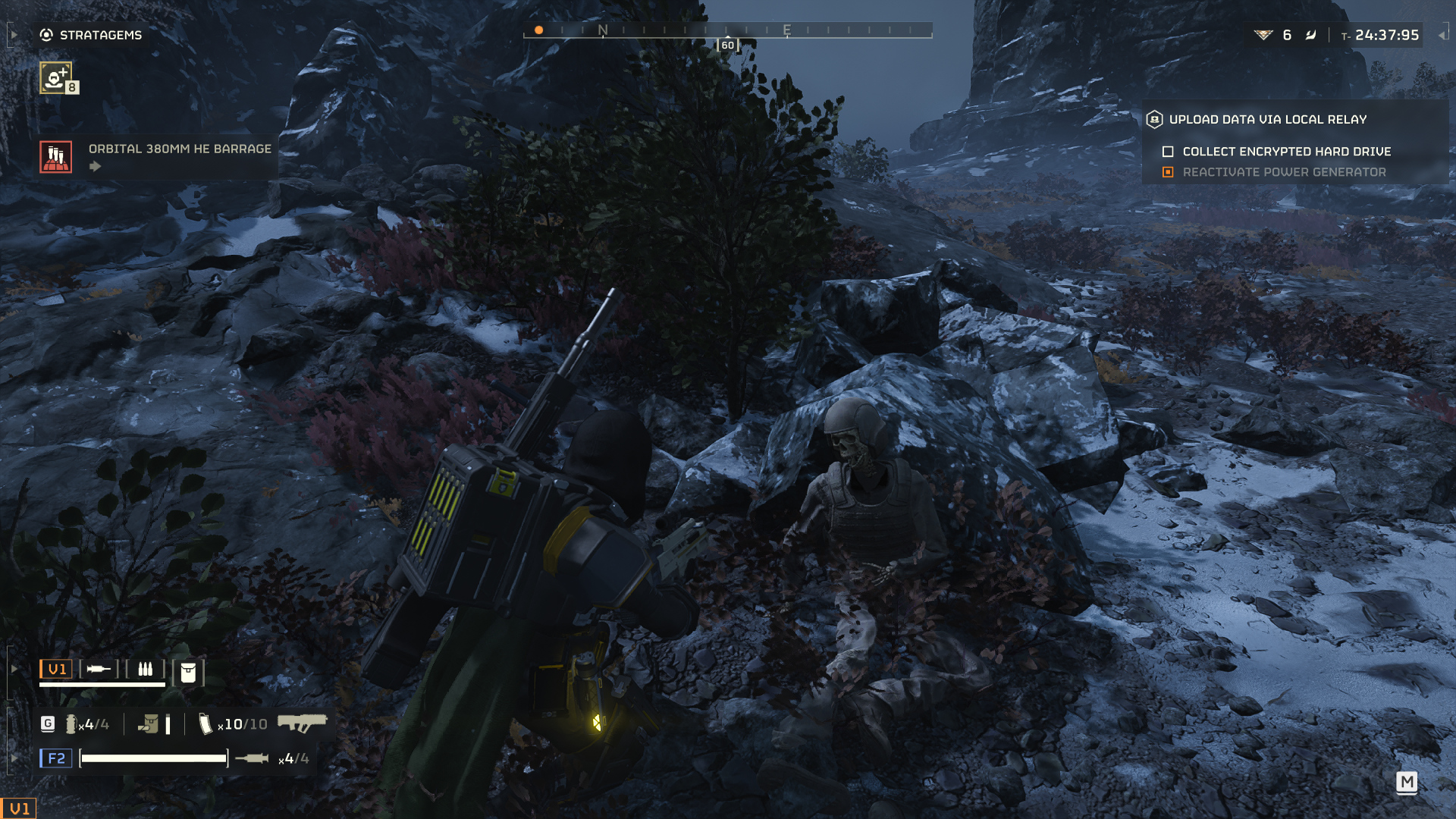Image resolution: width=1456 pixels, height=819 pixels.
Task: Select the blue F2 player tag
Action: (56, 758)
